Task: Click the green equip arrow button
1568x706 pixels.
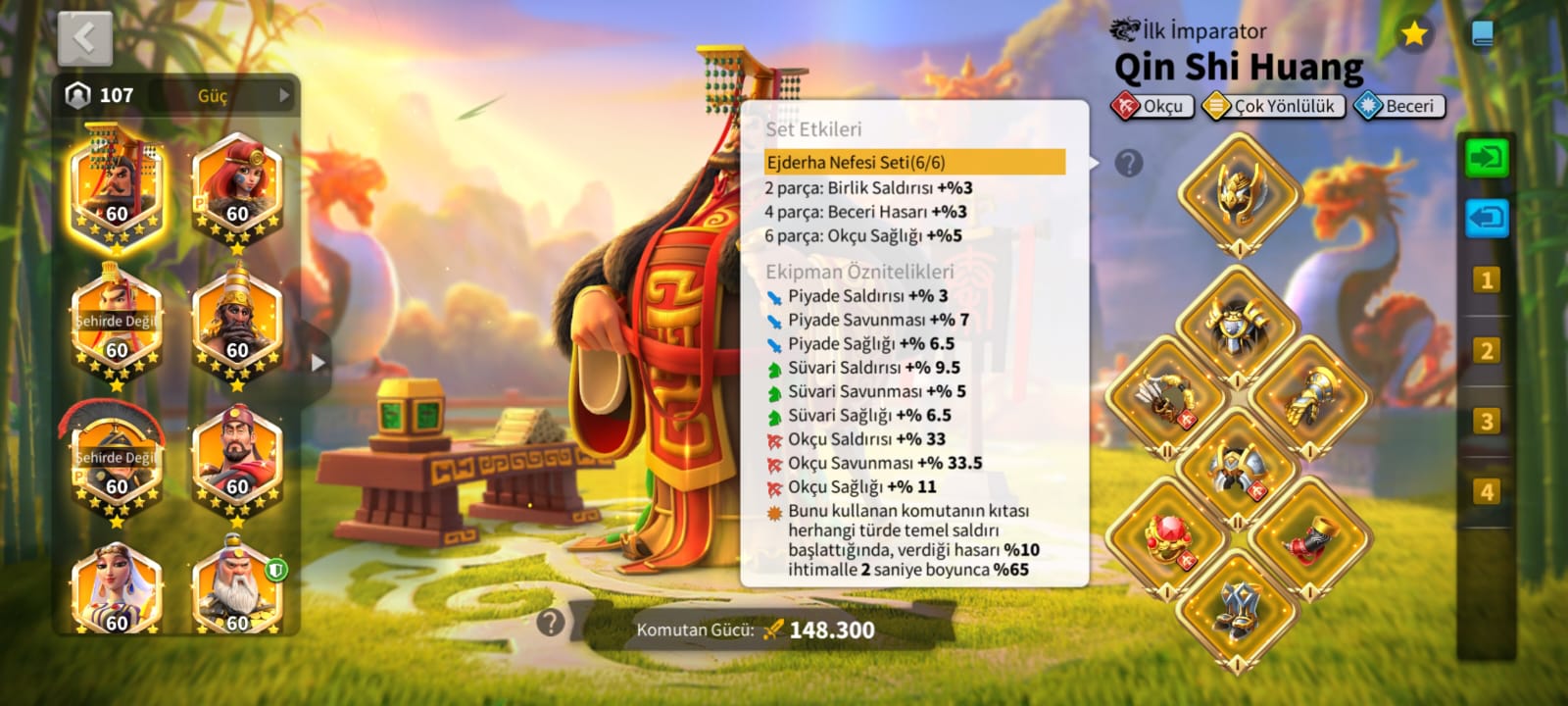Action: coord(1487,158)
